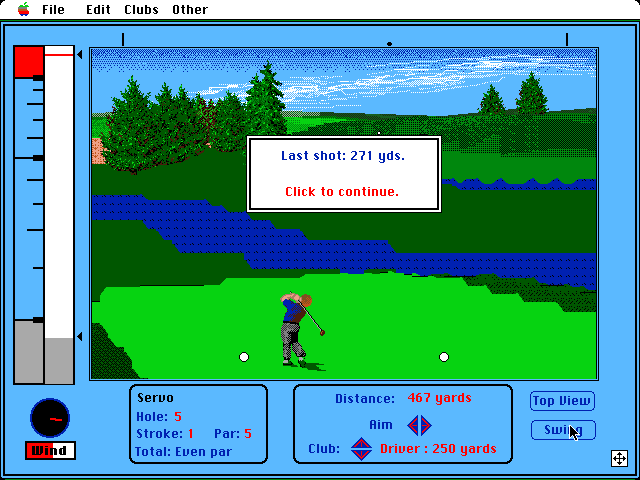This screenshot has height=480, width=640.
Task: Select next club with up arrow
Action: click(361, 443)
